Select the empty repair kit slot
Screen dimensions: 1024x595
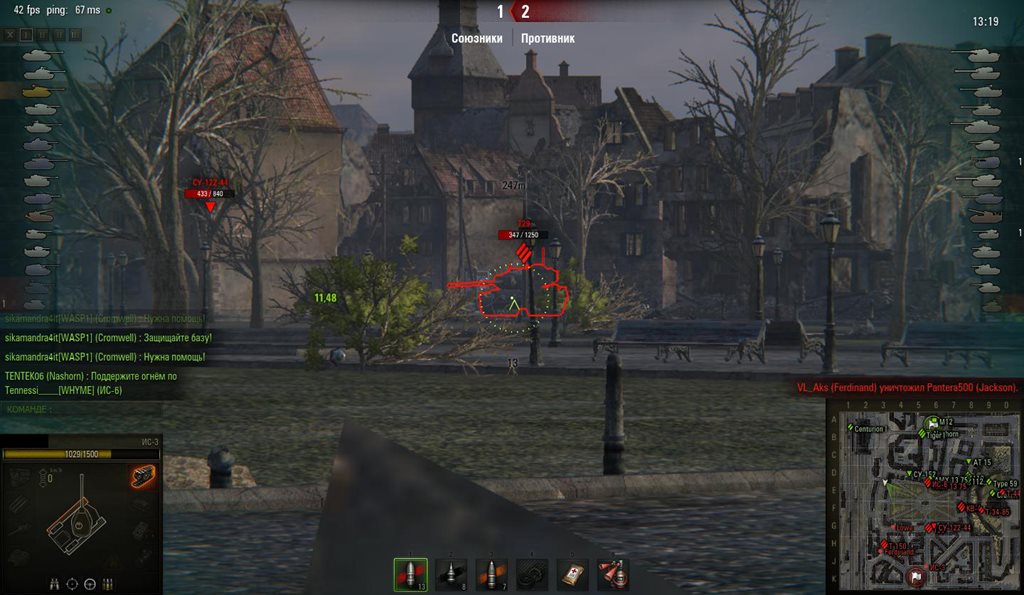click(532, 574)
